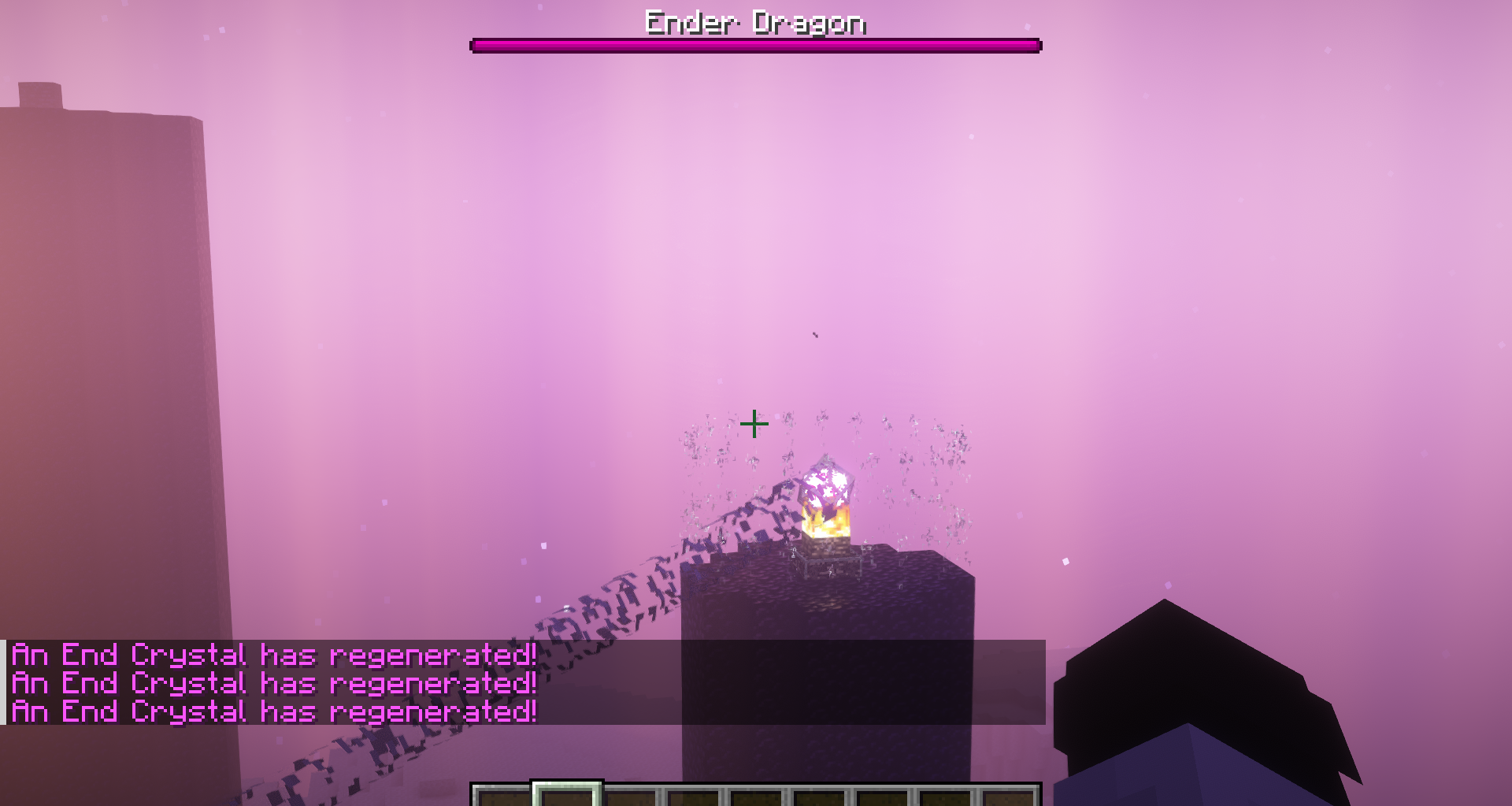The height and width of the screenshot is (806, 1512).
Task: Click the bedrock frame under the crystal
Action: [831, 561]
